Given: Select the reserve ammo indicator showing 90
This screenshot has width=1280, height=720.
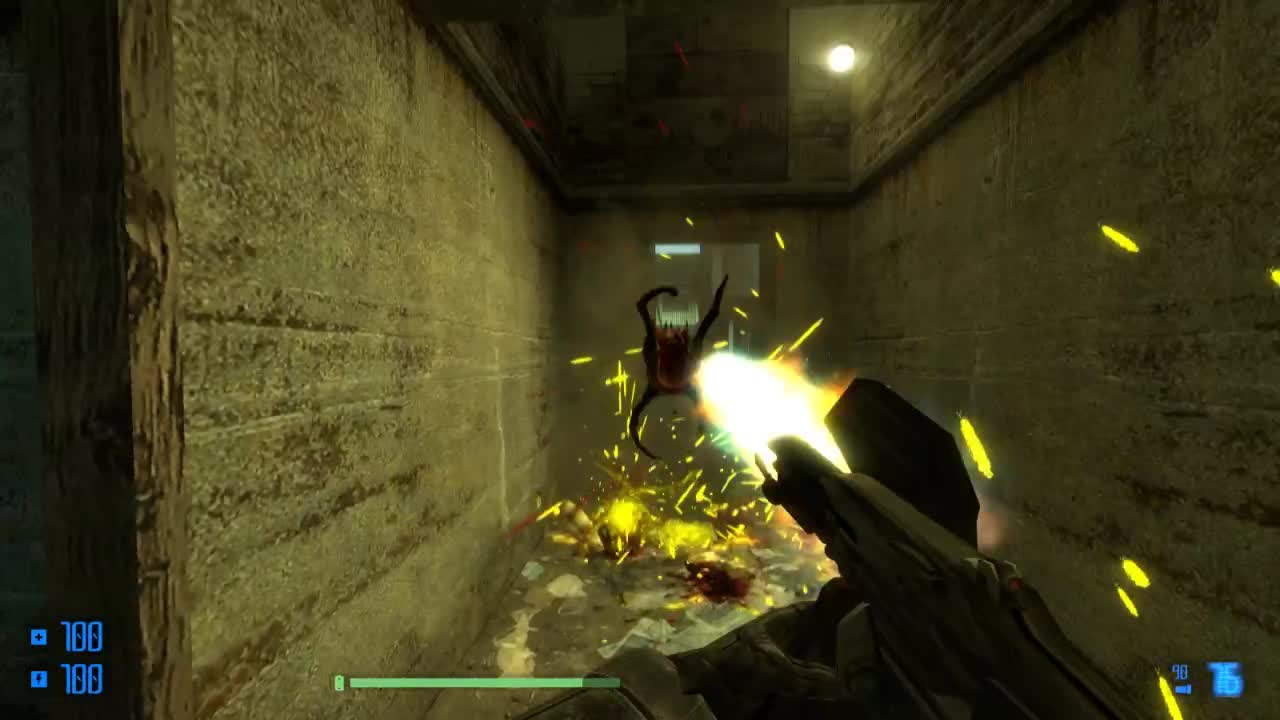Looking at the screenshot, I should coord(1180,669).
